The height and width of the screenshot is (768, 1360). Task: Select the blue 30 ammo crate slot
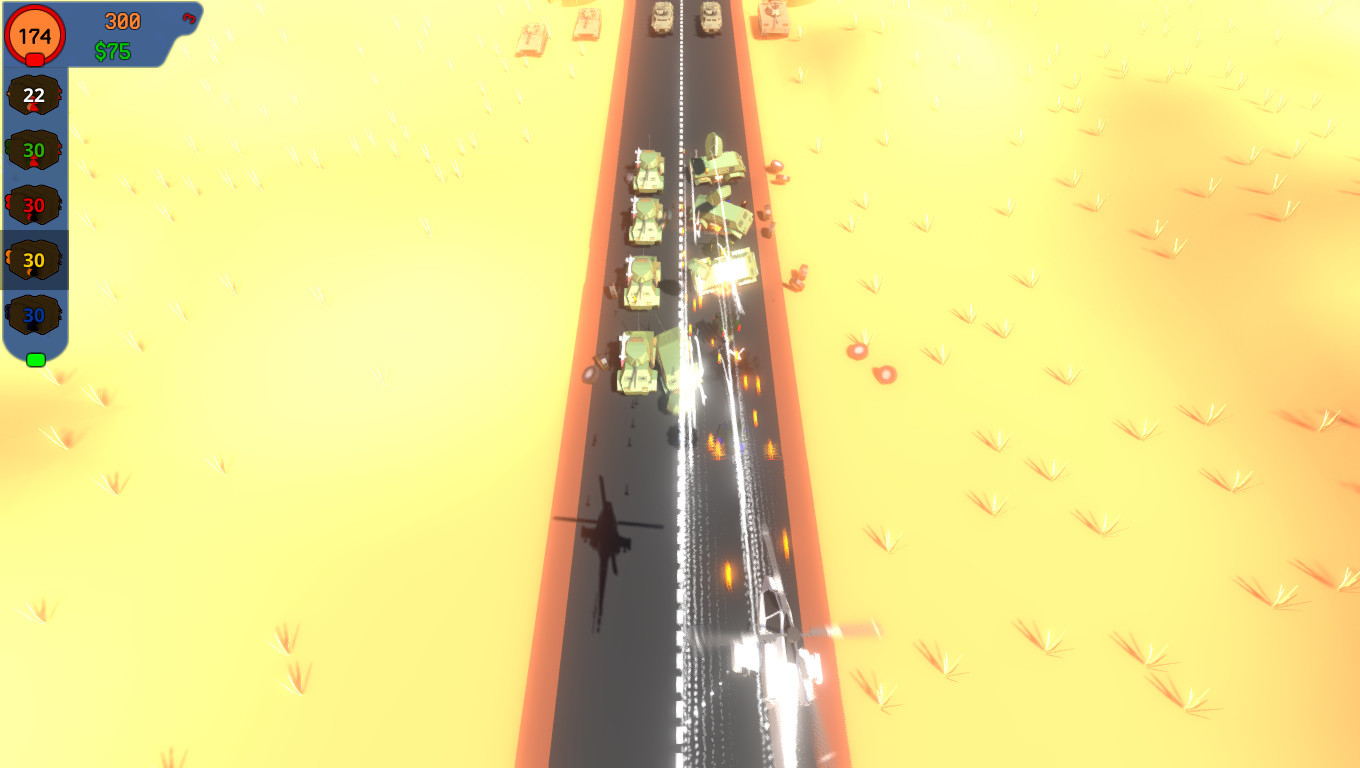[35, 313]
